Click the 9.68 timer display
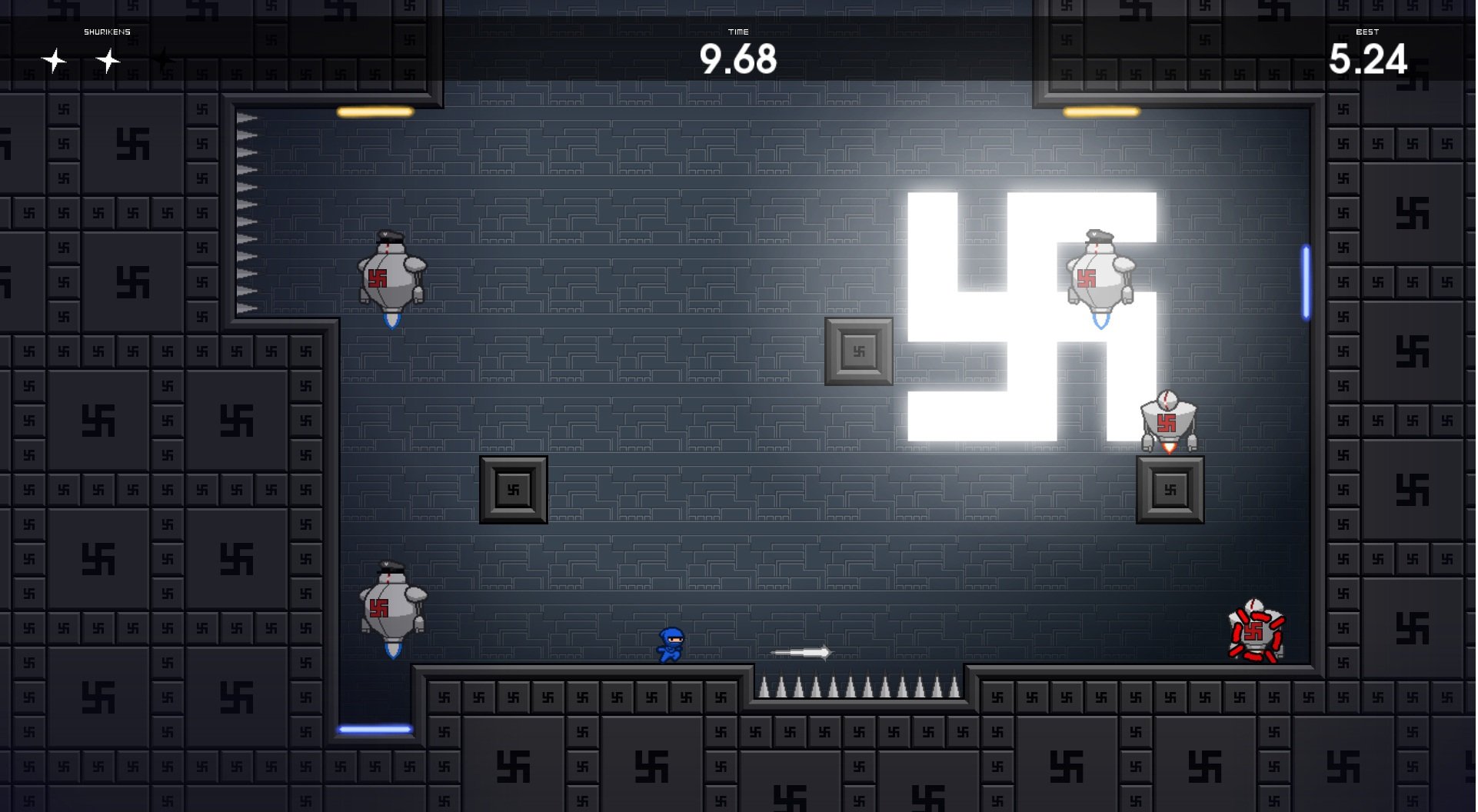 pos(739,58)
